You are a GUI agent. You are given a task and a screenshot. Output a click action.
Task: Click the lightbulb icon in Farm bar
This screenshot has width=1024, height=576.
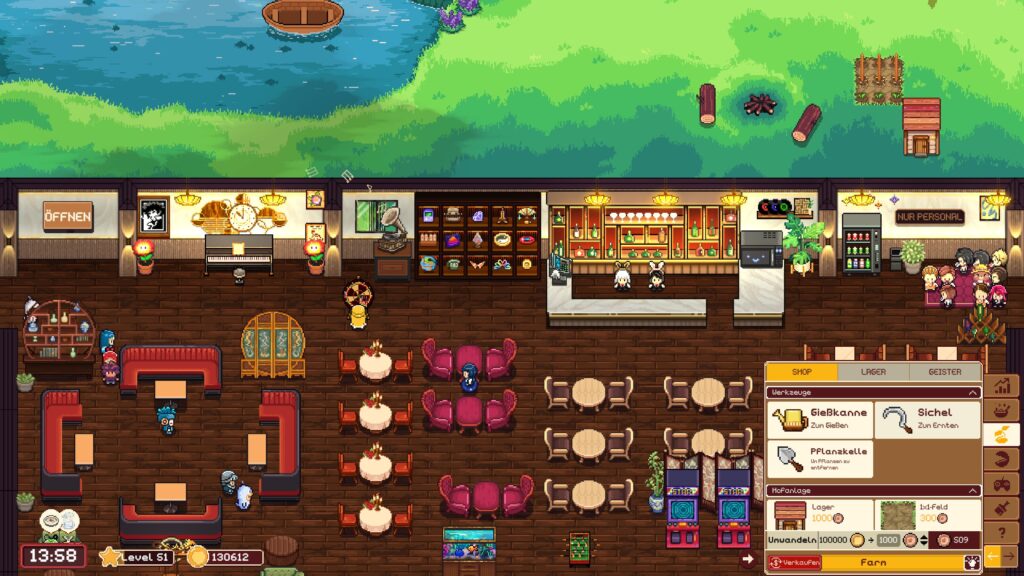(x=969, y=563)
